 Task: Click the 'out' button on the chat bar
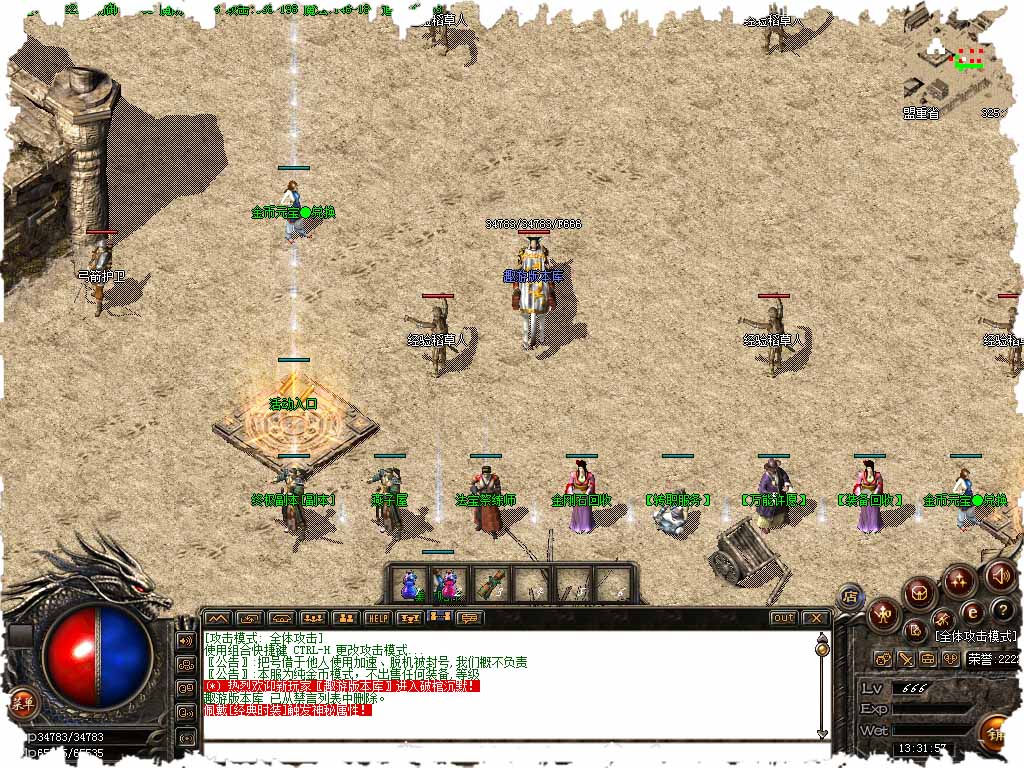783,618
